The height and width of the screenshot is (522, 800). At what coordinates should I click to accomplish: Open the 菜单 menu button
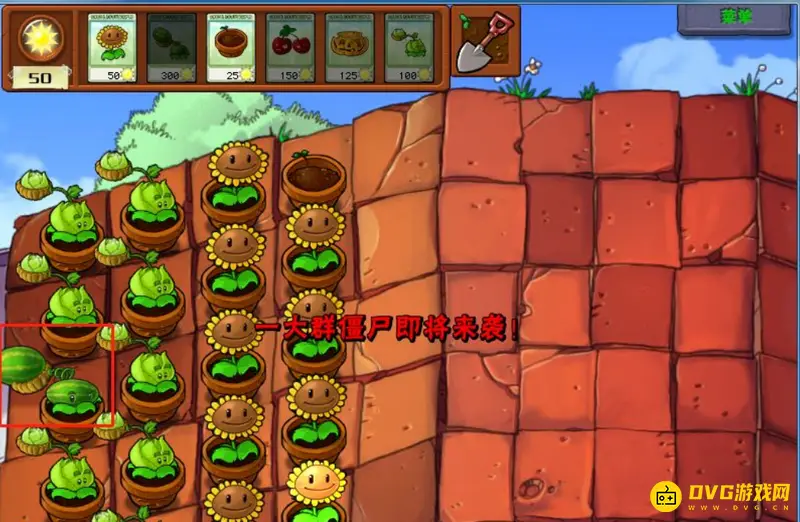(736, 17)
